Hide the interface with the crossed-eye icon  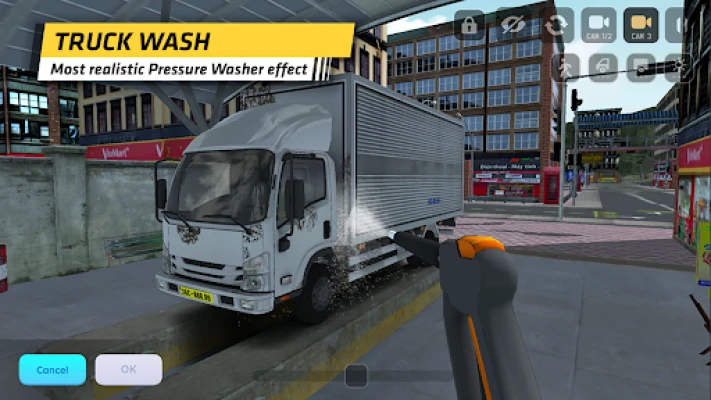(x=513, y=25)
